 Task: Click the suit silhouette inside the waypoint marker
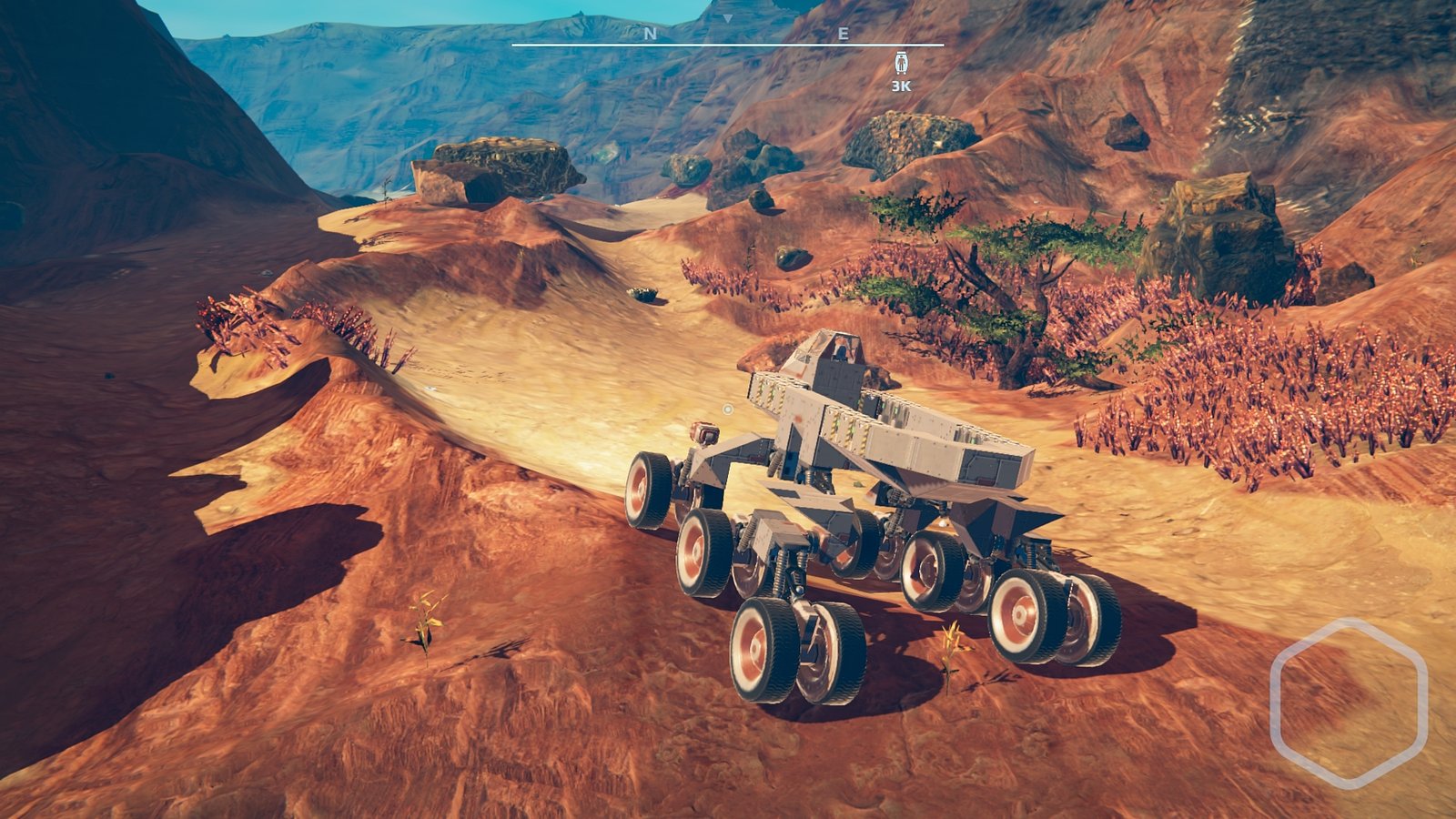(901, 64)
